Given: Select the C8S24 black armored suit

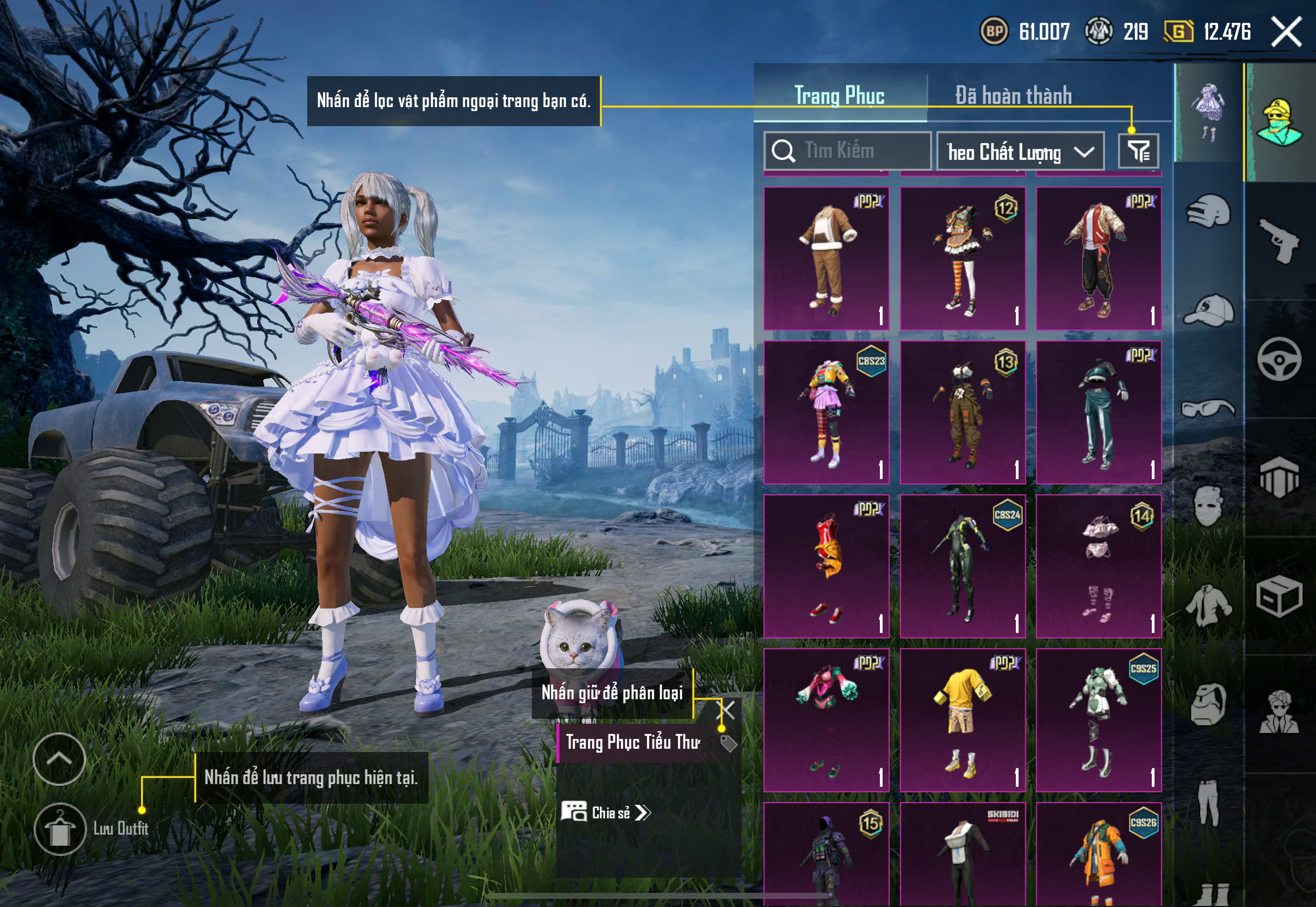Looking at the screenshot, I should point(963,566).
